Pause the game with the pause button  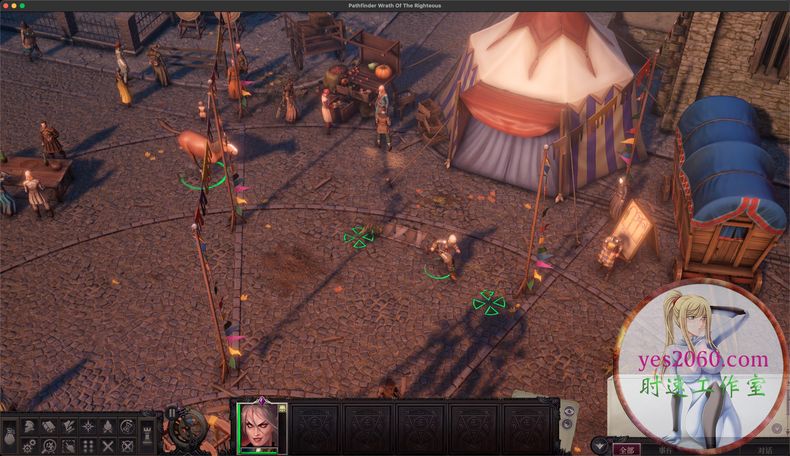[x=171, y=412]
